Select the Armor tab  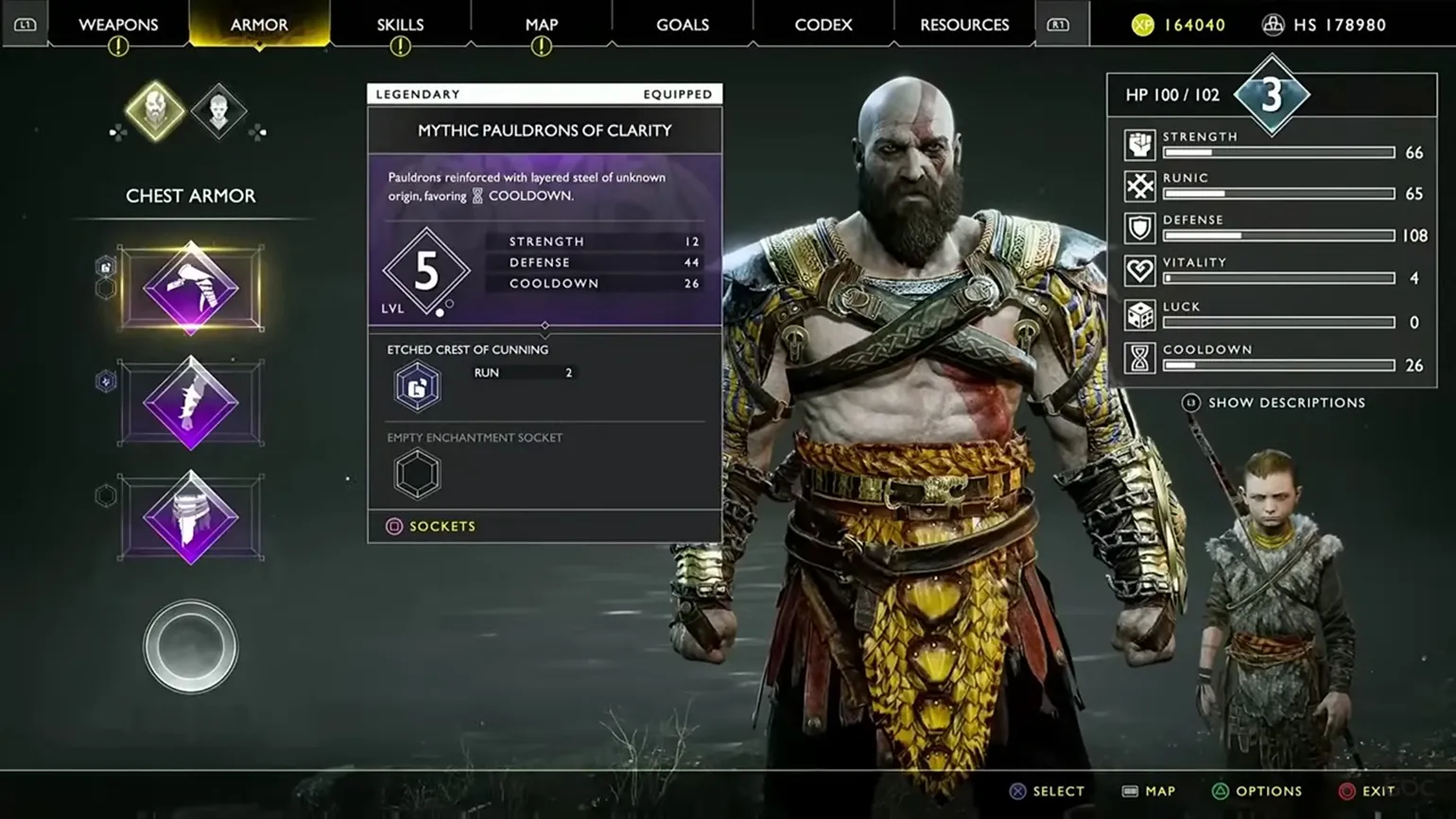(x=259, y=25)
